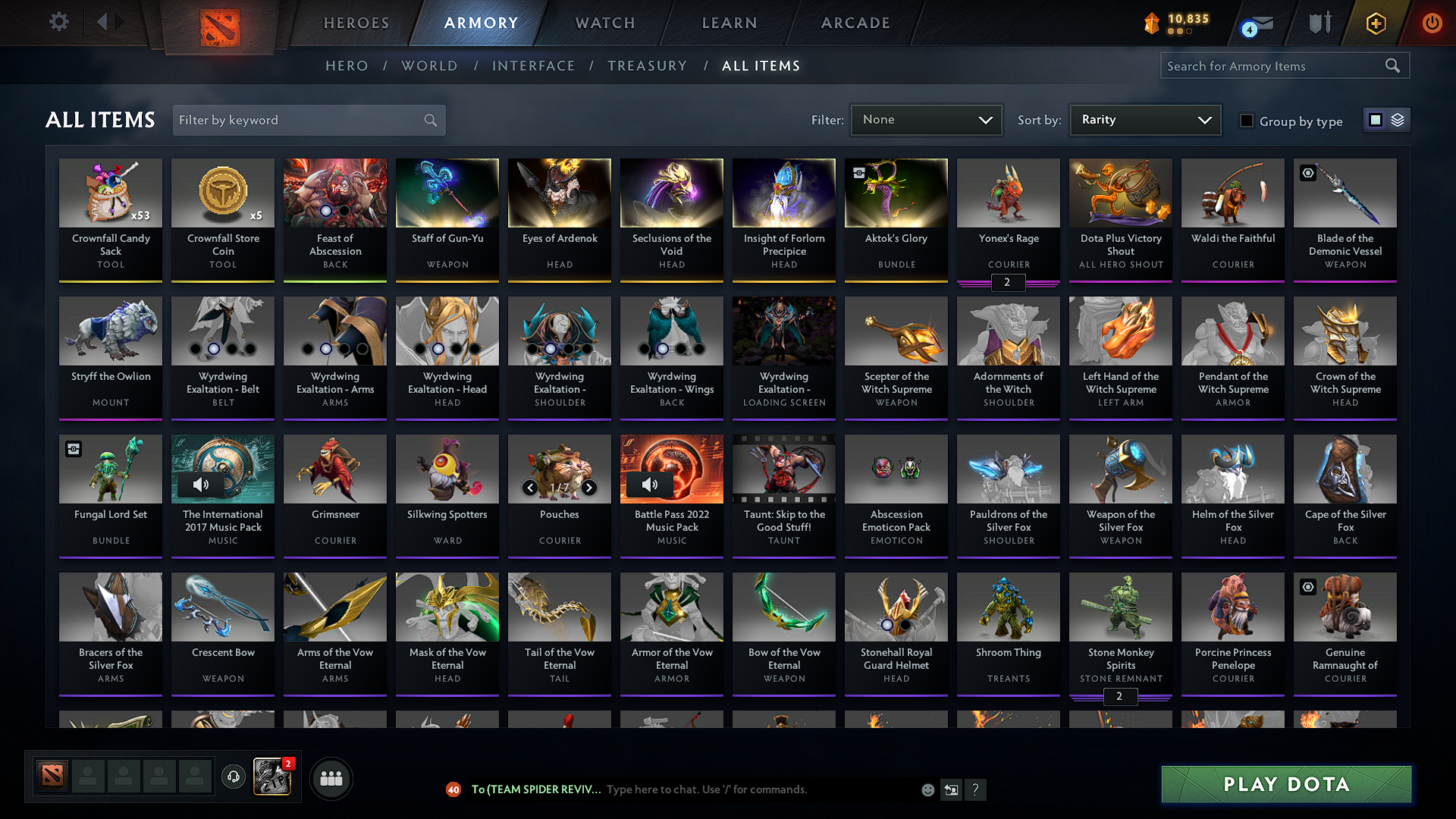The height and width of the screenshot is (819, 1456).
Task: Mute the Battle Pass 2022 Music Pack speaker
Action: (x=651, y=485)
